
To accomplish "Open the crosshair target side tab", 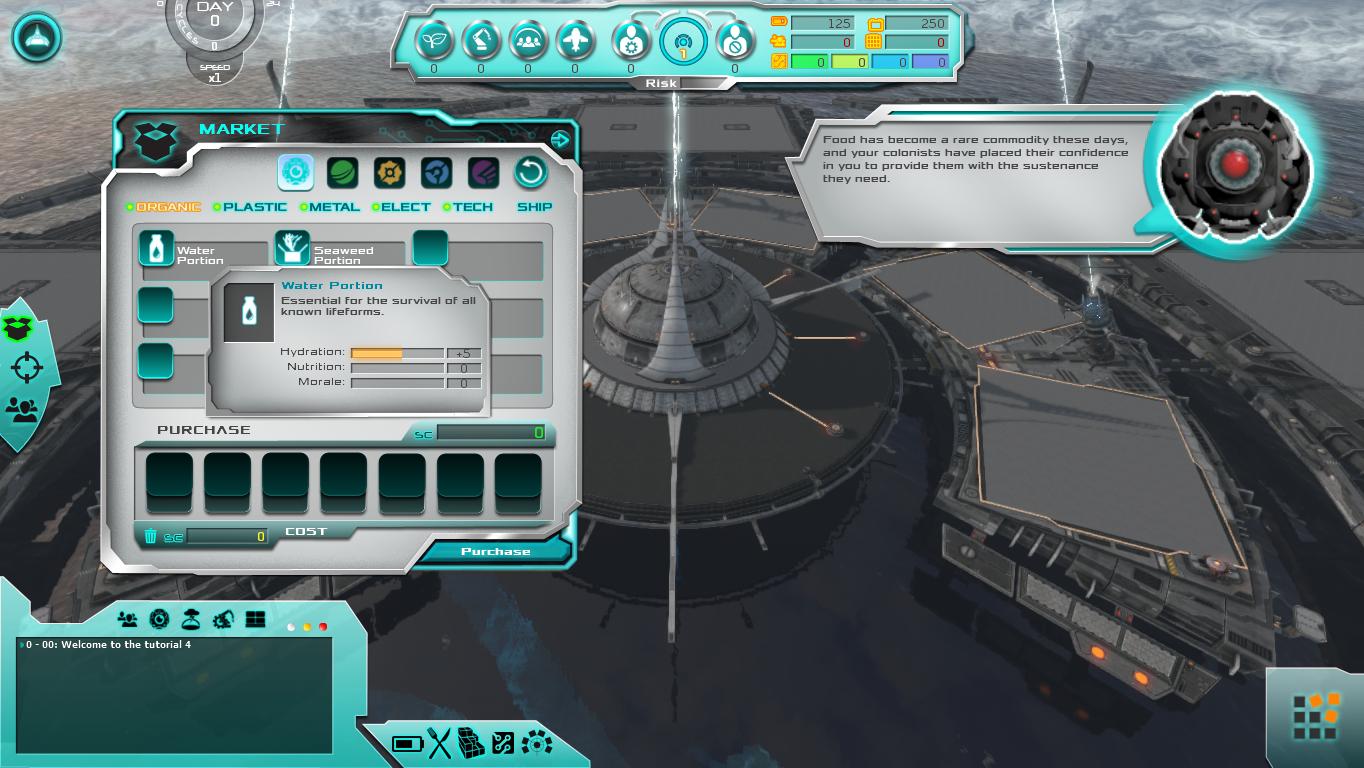I will (26, 368).
